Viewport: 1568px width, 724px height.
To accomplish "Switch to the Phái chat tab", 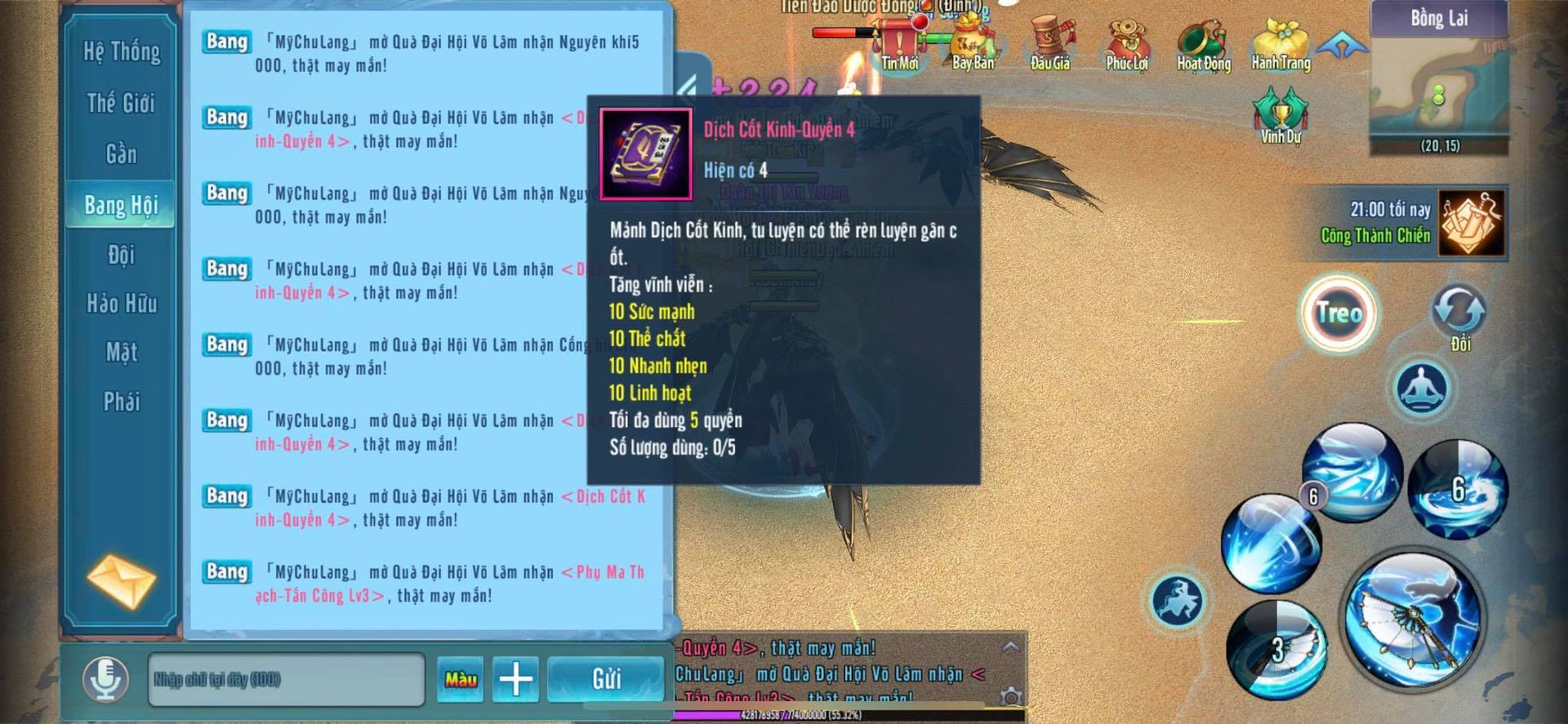I will point(122,402).
